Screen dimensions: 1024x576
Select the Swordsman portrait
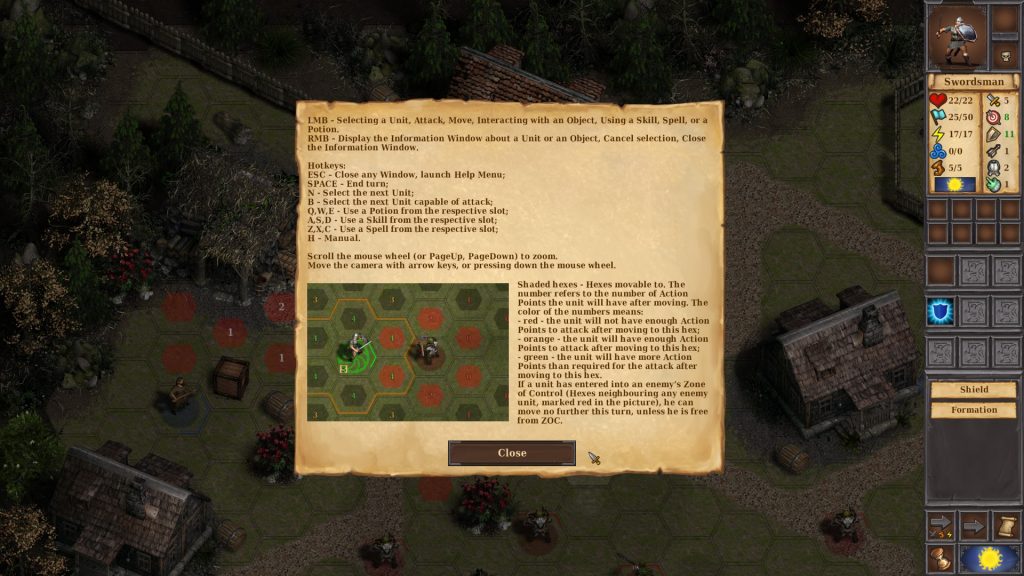[956, 36]
